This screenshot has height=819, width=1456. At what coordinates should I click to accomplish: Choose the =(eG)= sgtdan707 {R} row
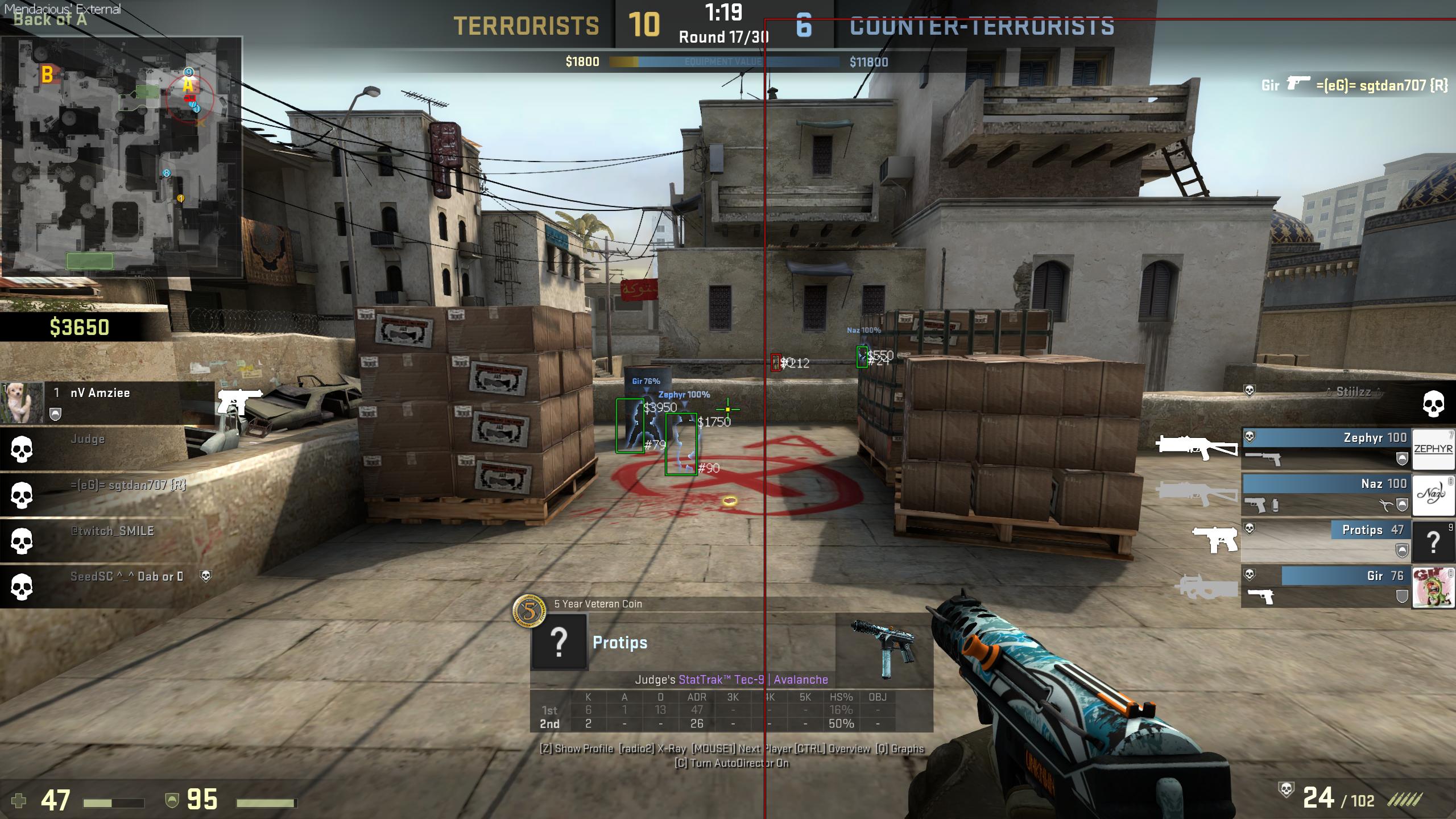(108, 494)
